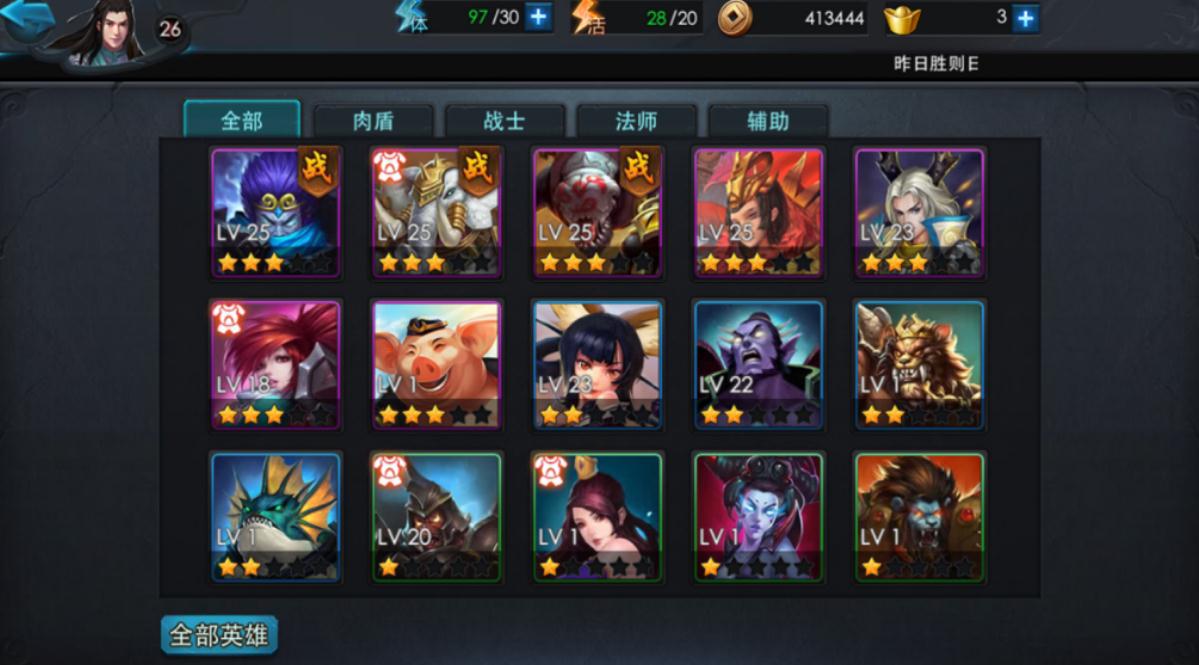Image resolution: width=1199 pixels, height=665 pixels.
Task: Switch to the 战士 tab
Action: 505,121
